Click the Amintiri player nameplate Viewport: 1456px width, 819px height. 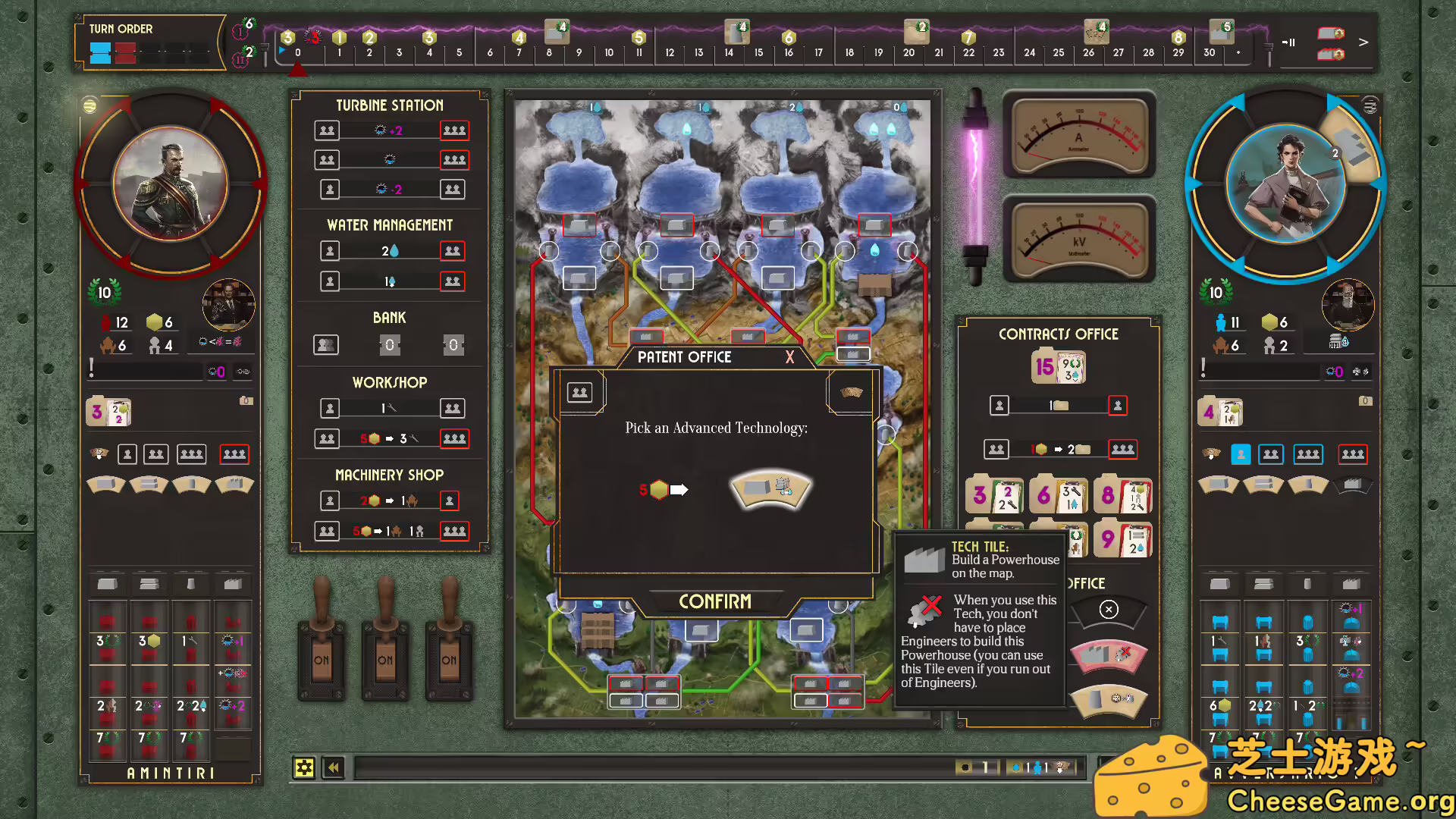click(x=170, y=773)
